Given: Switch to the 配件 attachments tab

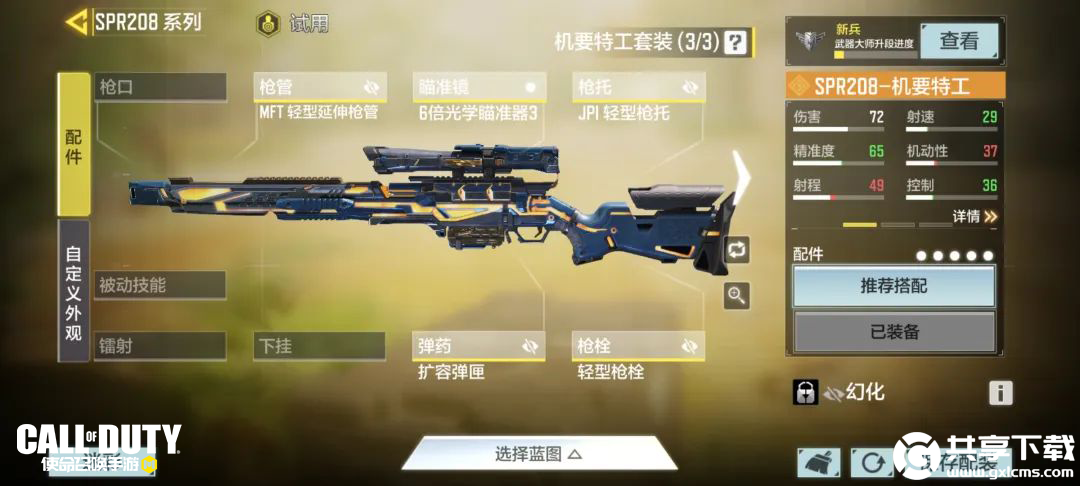Looking at the screenshot, I should [74, 145].
